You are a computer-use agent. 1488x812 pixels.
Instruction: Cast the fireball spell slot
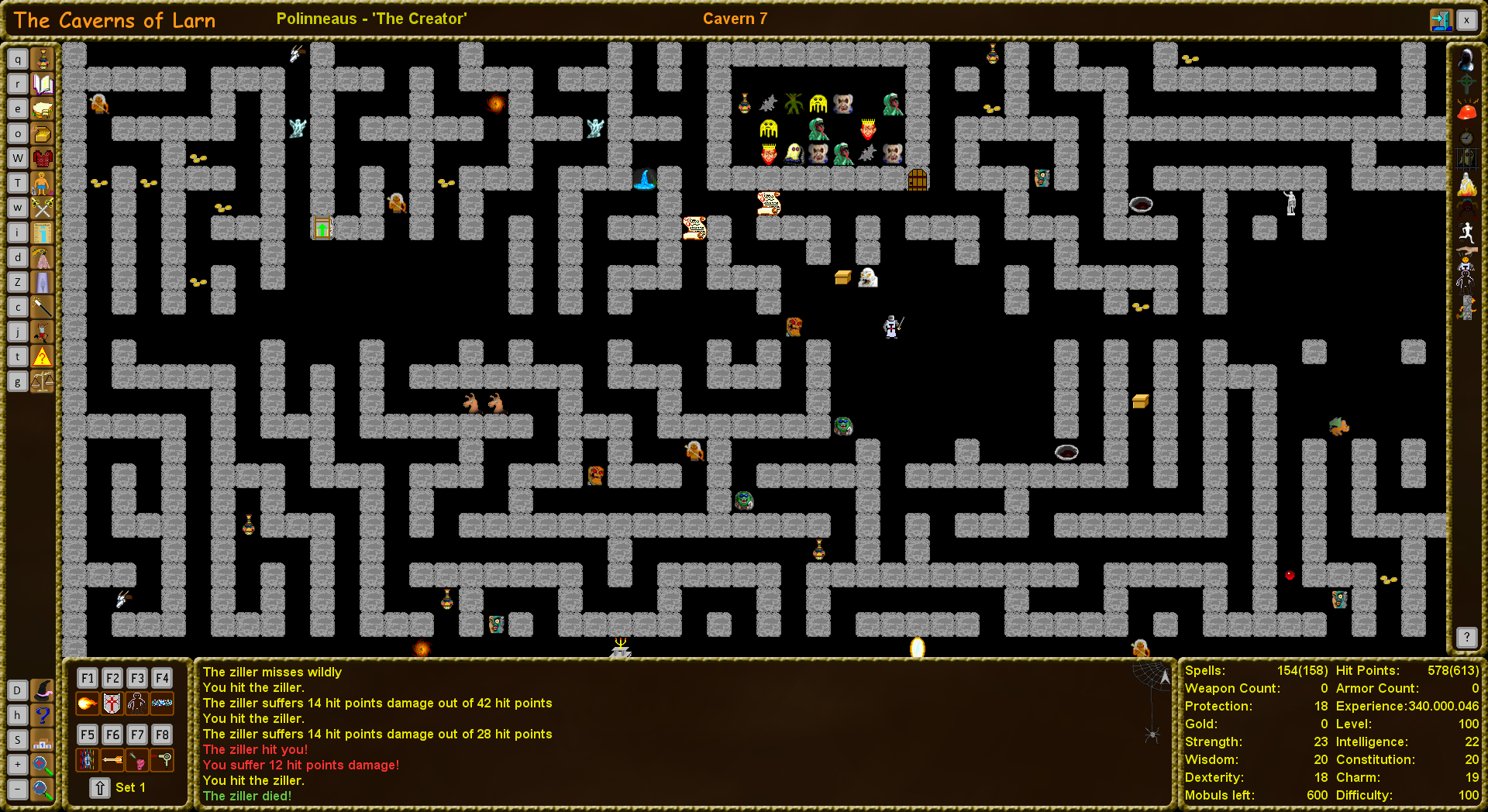(88, 704)
